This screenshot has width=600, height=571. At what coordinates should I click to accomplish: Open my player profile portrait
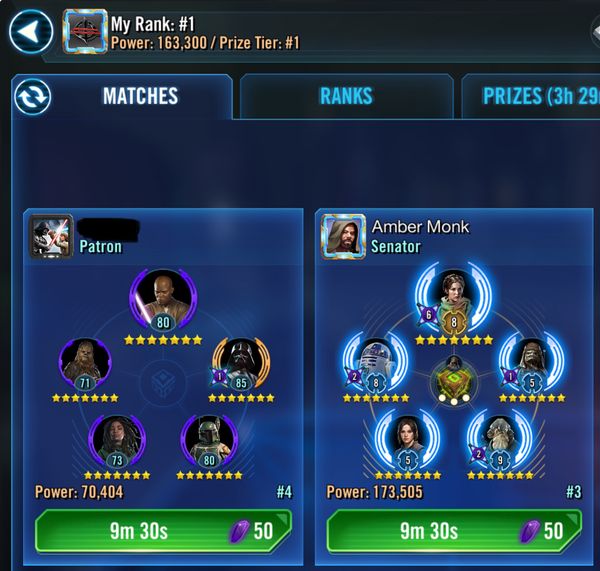pyautogui.click(x=84, y=32)
